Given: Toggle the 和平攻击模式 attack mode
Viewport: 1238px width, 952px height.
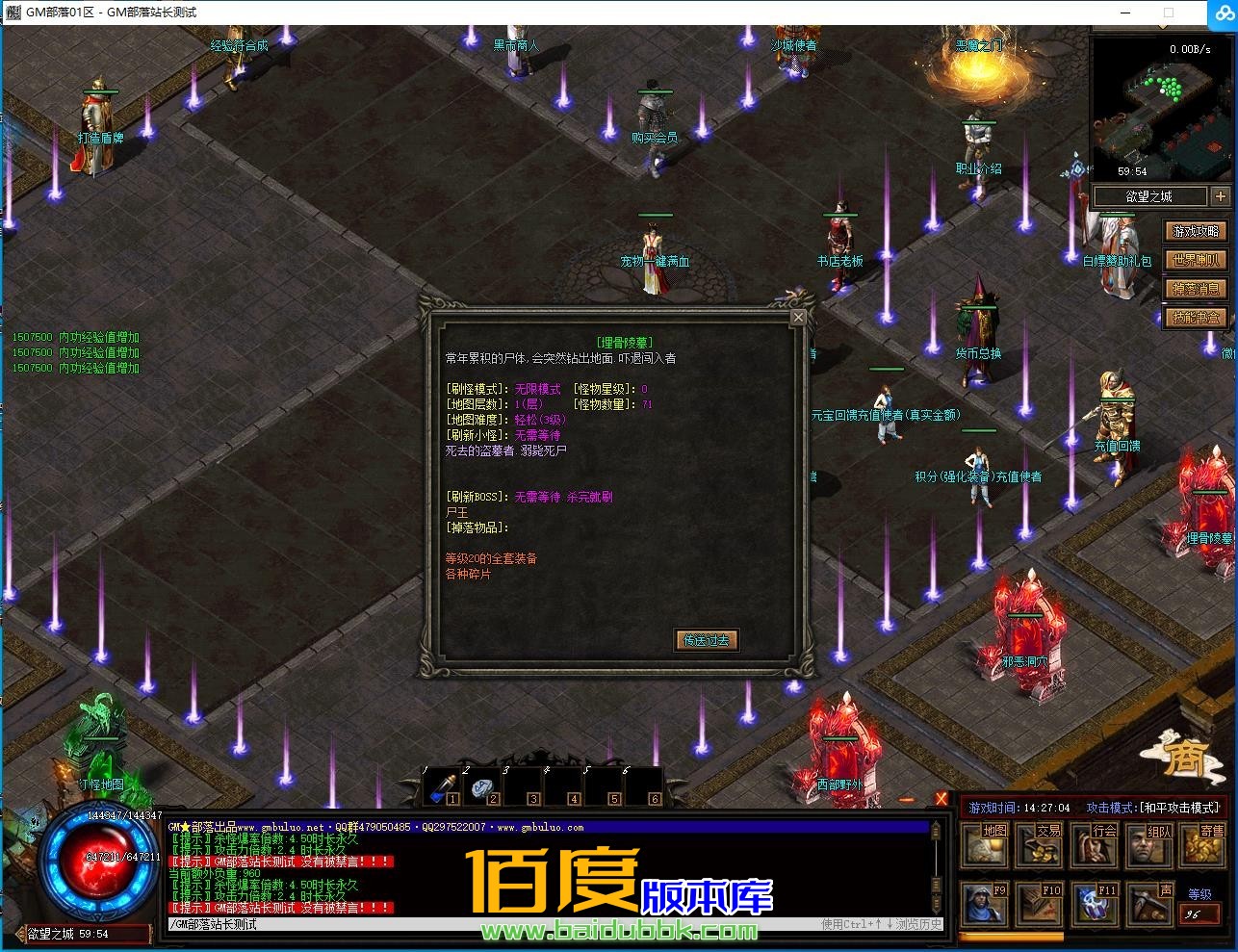Looking at the screenshot, I should click(1179, 809).
